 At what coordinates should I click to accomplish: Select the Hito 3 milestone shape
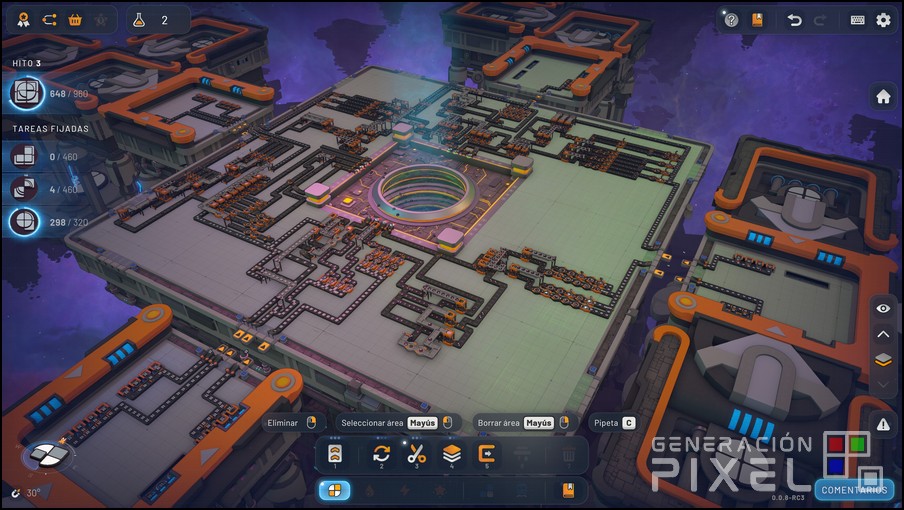(x=25, y=94)
